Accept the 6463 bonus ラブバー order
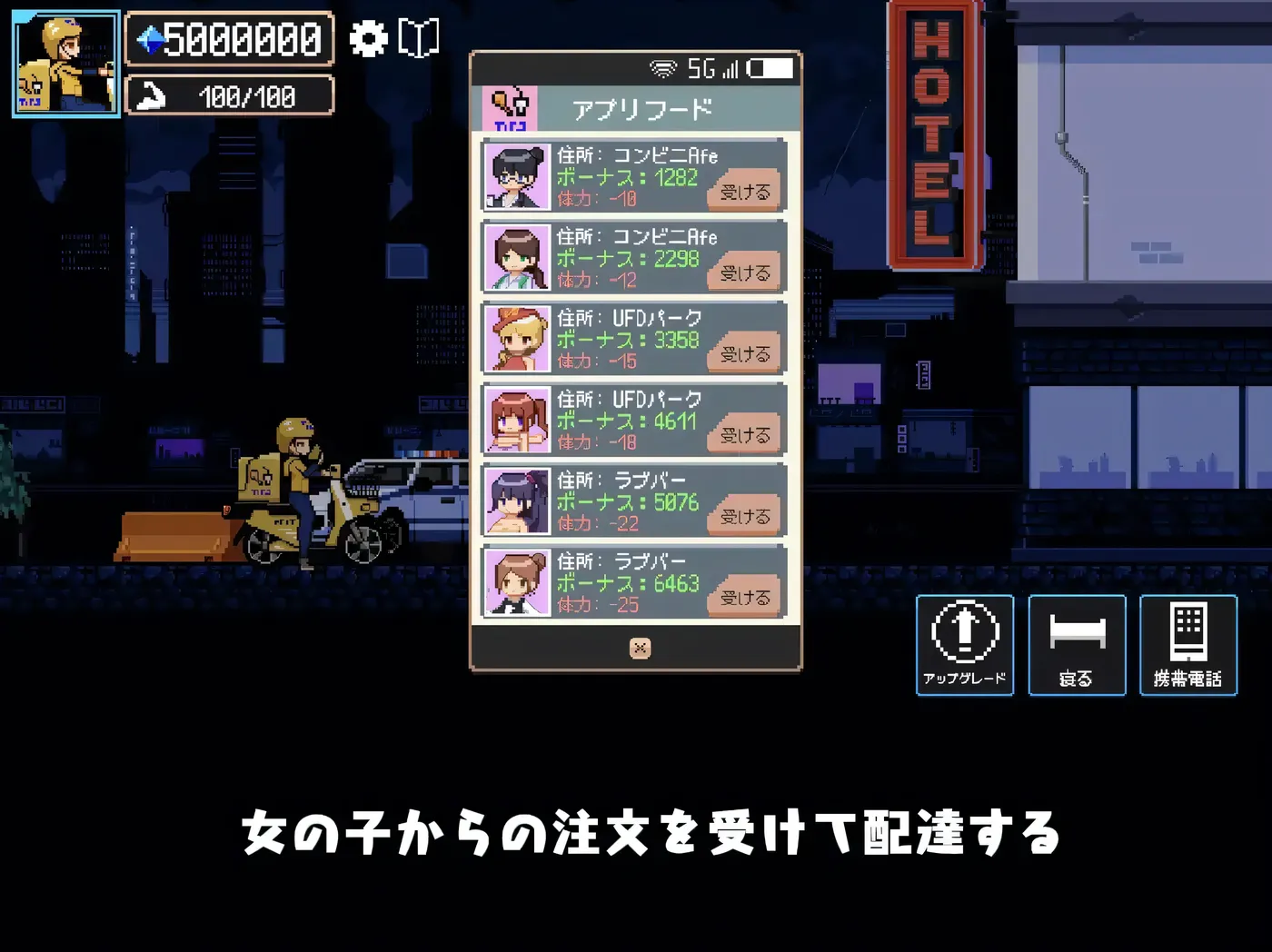The width and height of the screenshot is (1272, 952). click(743, 595)
